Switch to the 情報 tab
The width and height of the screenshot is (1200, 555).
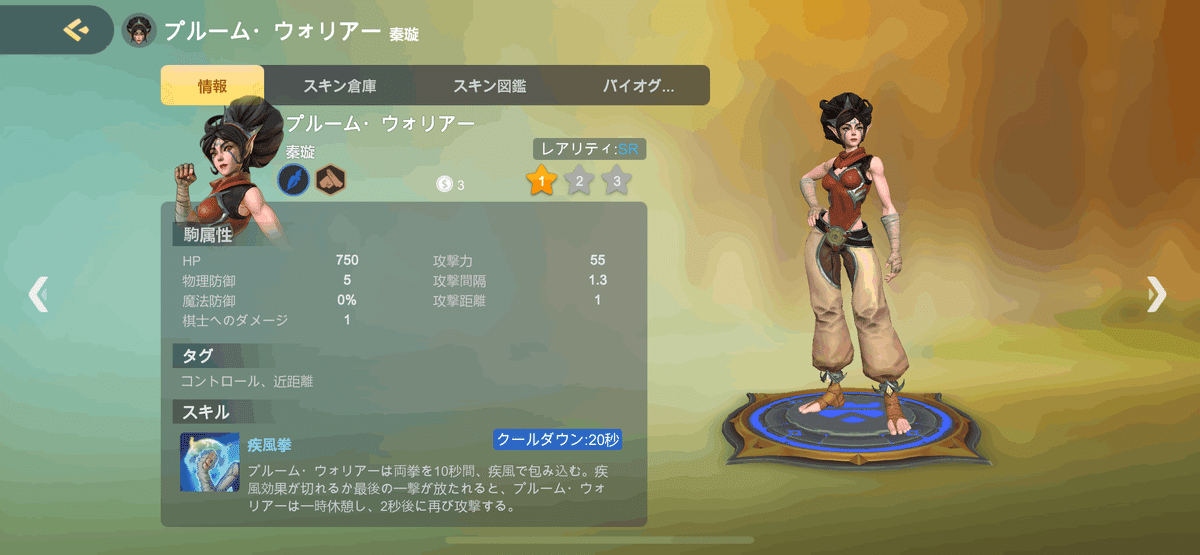click(x=212, y=86)
